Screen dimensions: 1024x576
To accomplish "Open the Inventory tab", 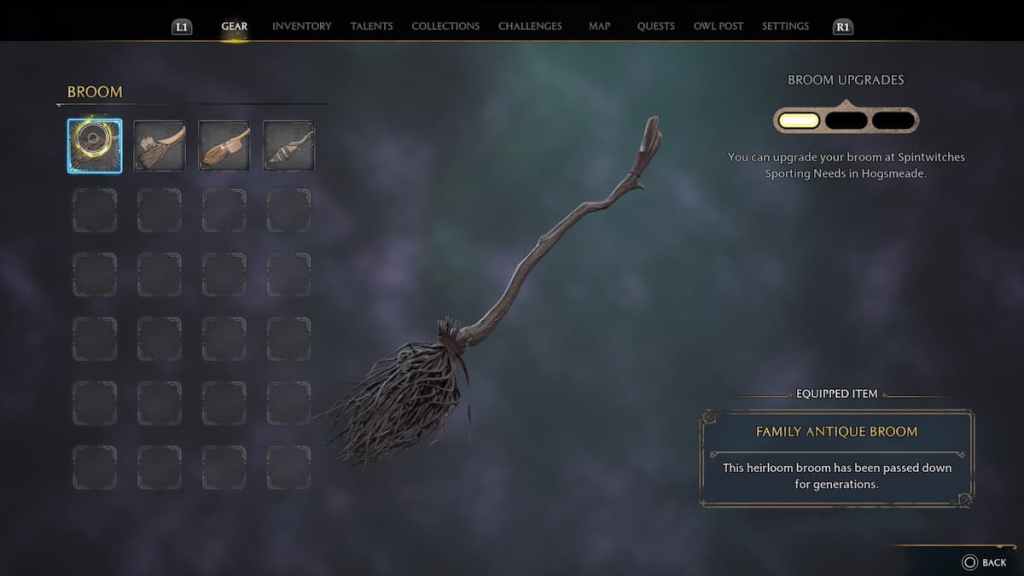I will [x=301, y=26].
